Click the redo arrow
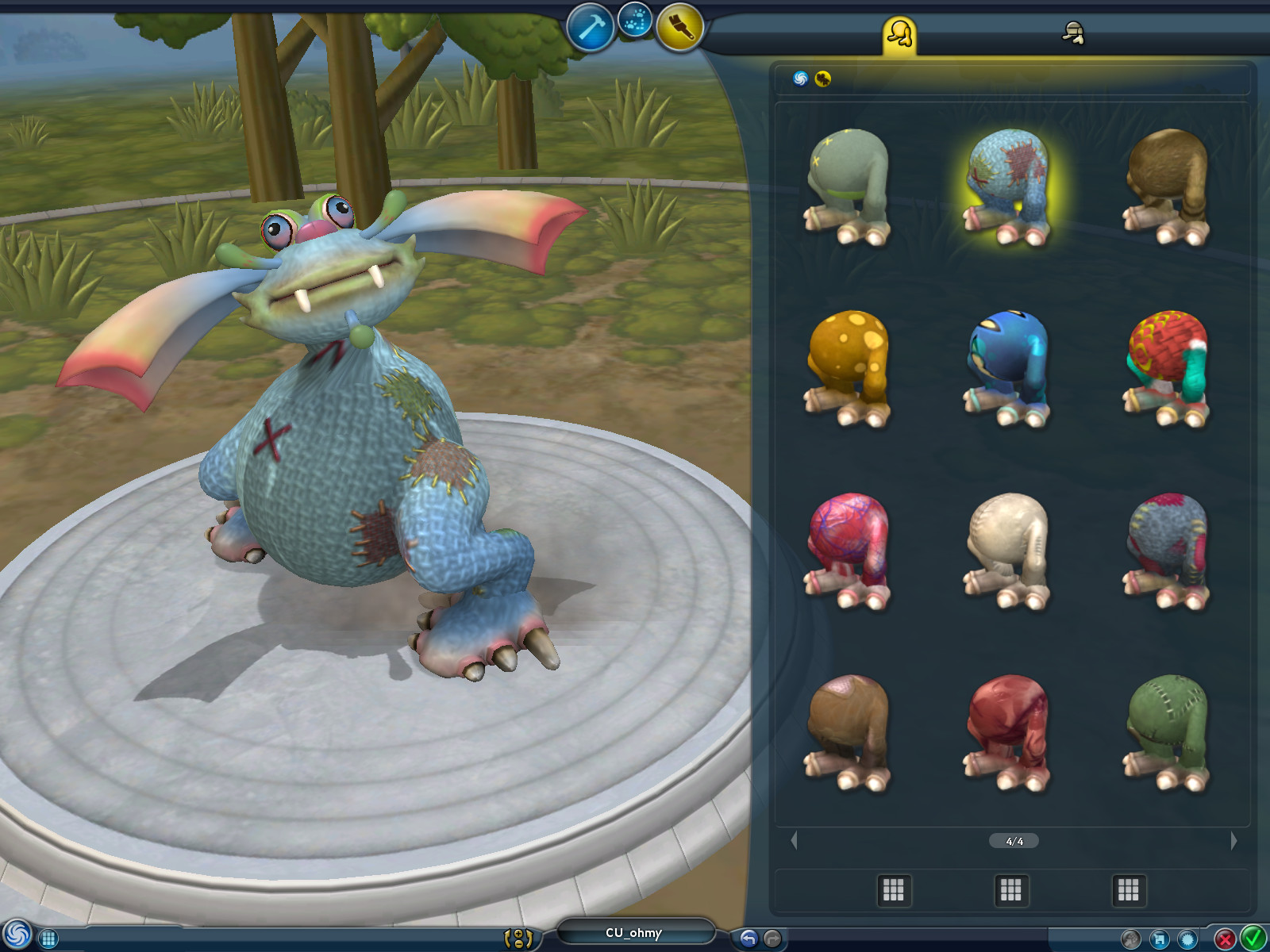 click(772, 938)
